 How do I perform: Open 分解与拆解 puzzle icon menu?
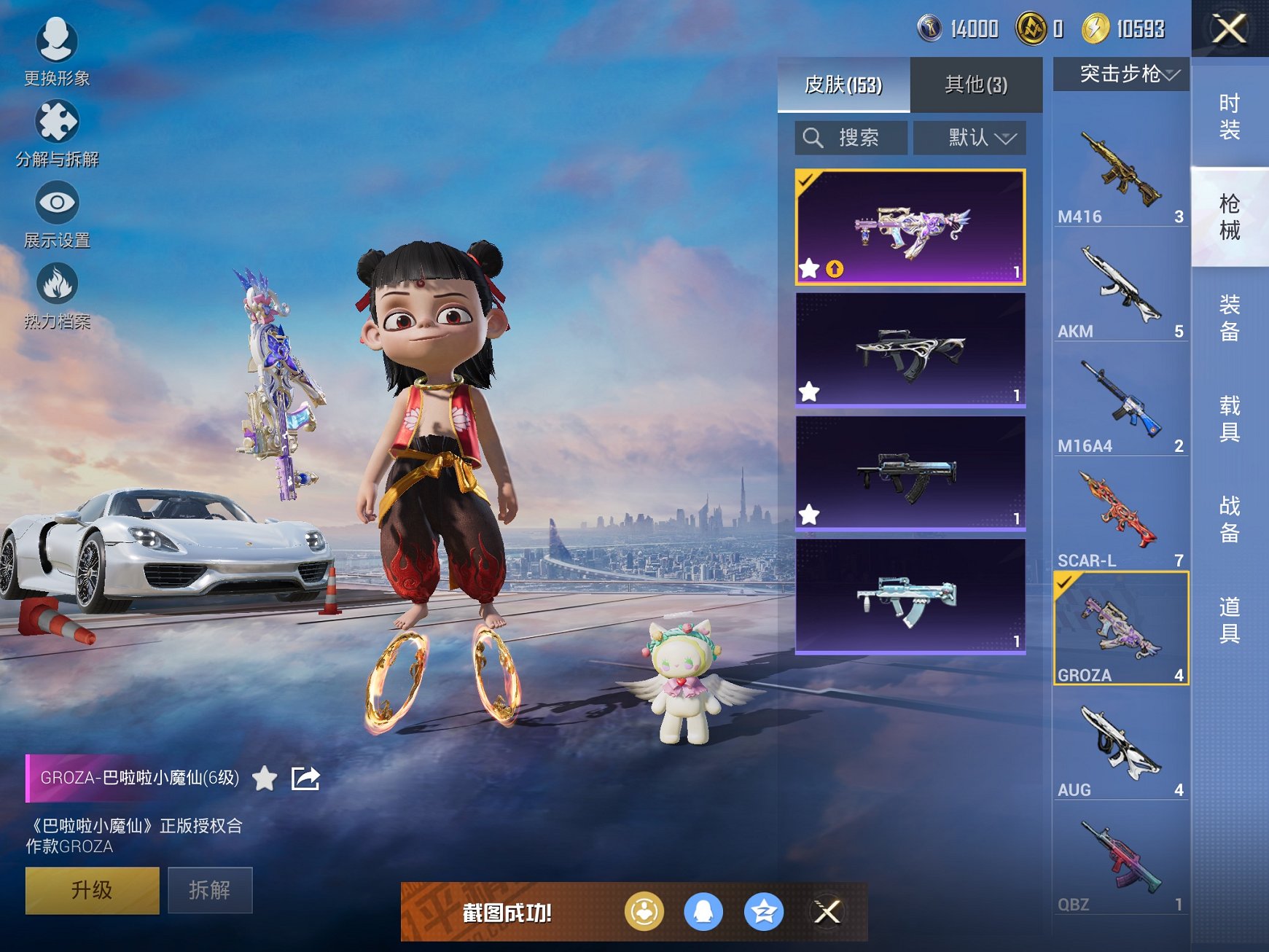click(57, 132)
